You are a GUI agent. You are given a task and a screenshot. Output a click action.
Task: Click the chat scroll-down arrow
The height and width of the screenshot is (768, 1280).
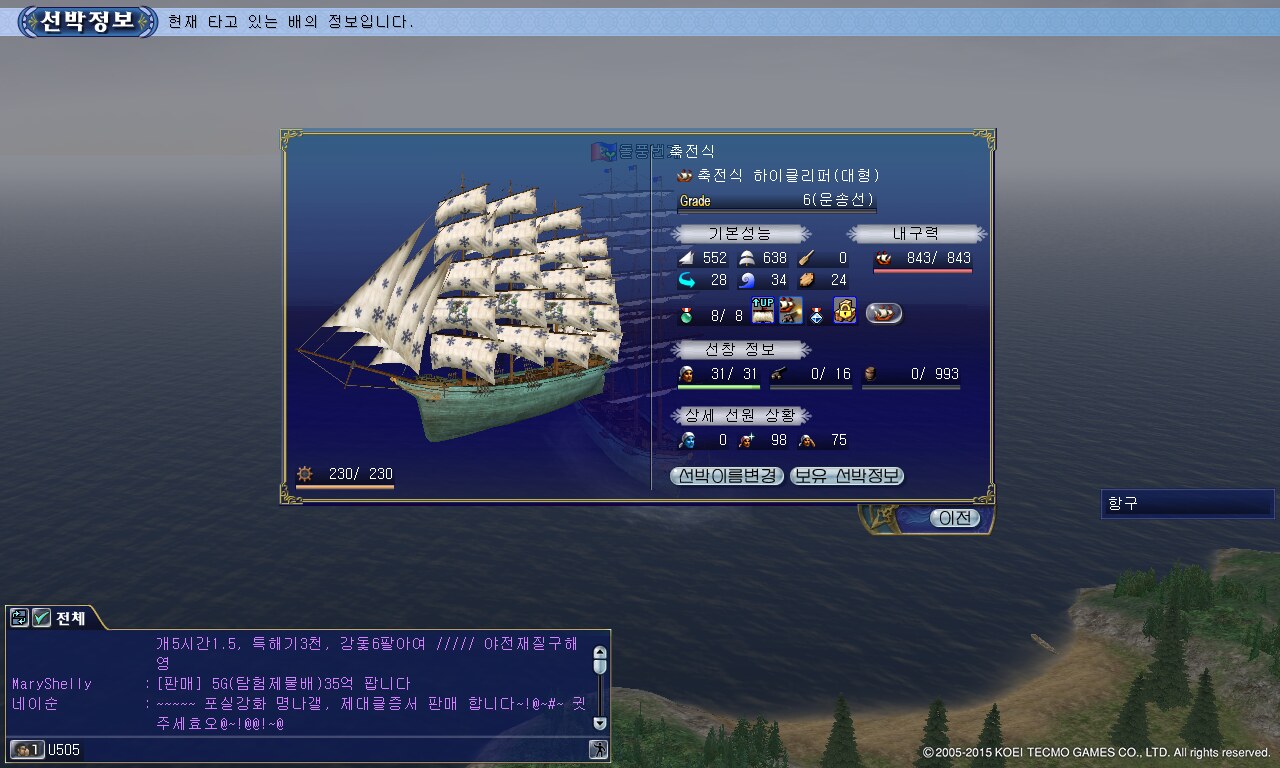(600, 722)
